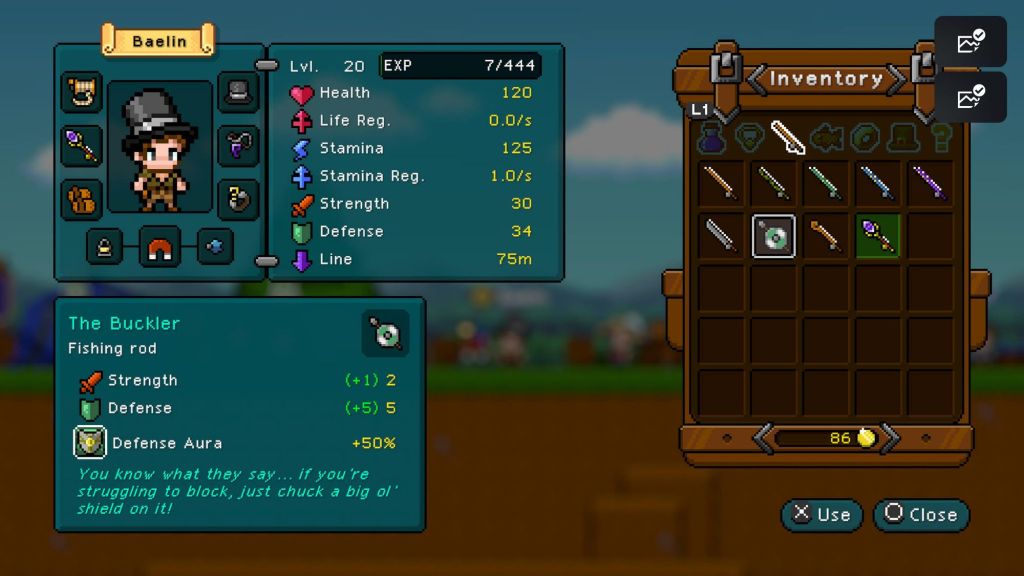Open the question mark category tab
Image resolution: width=1024 pixels, height=576 pixels.
(x=941, y=137)
